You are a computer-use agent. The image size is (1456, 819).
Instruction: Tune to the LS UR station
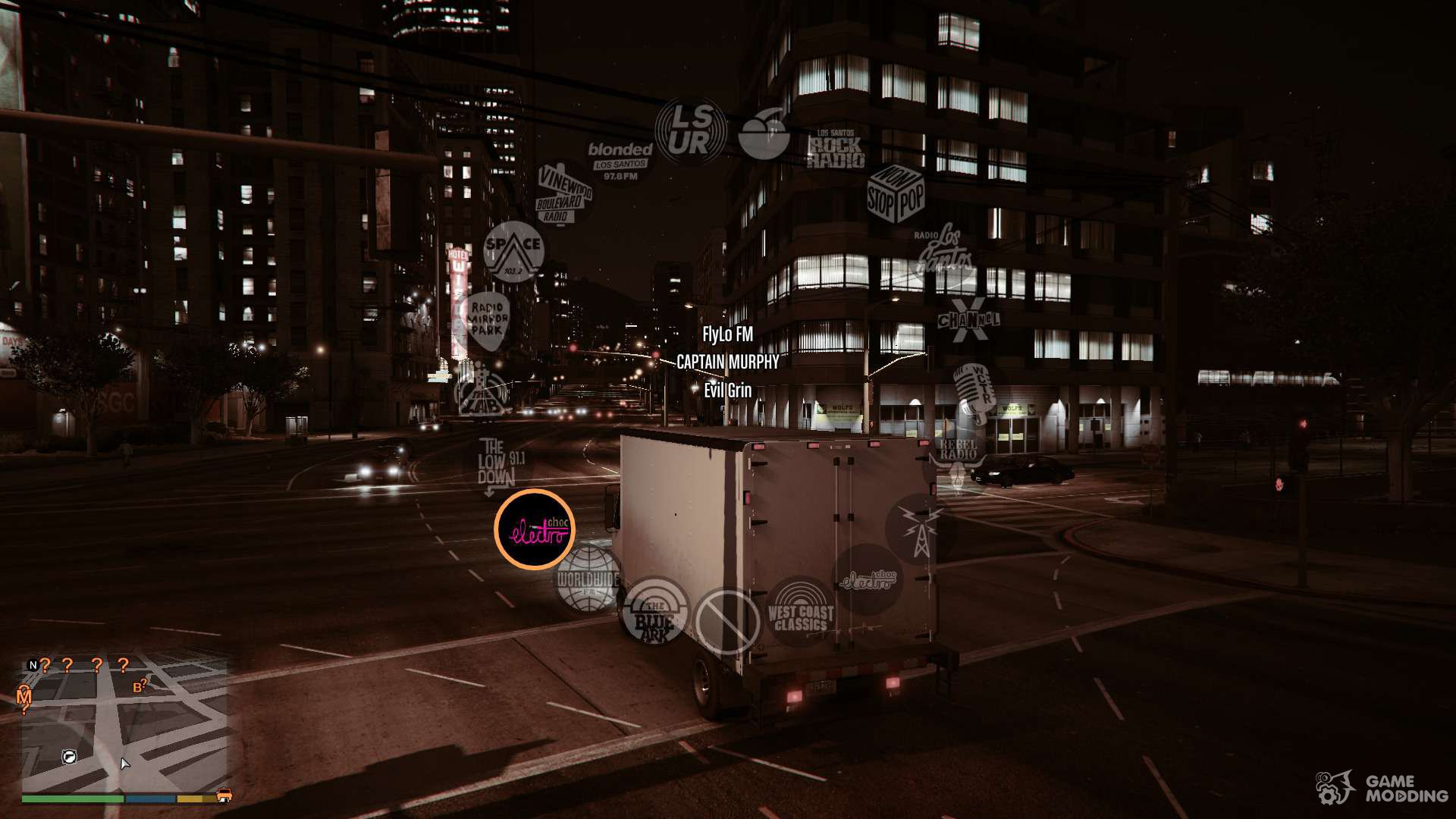(690, 132)
